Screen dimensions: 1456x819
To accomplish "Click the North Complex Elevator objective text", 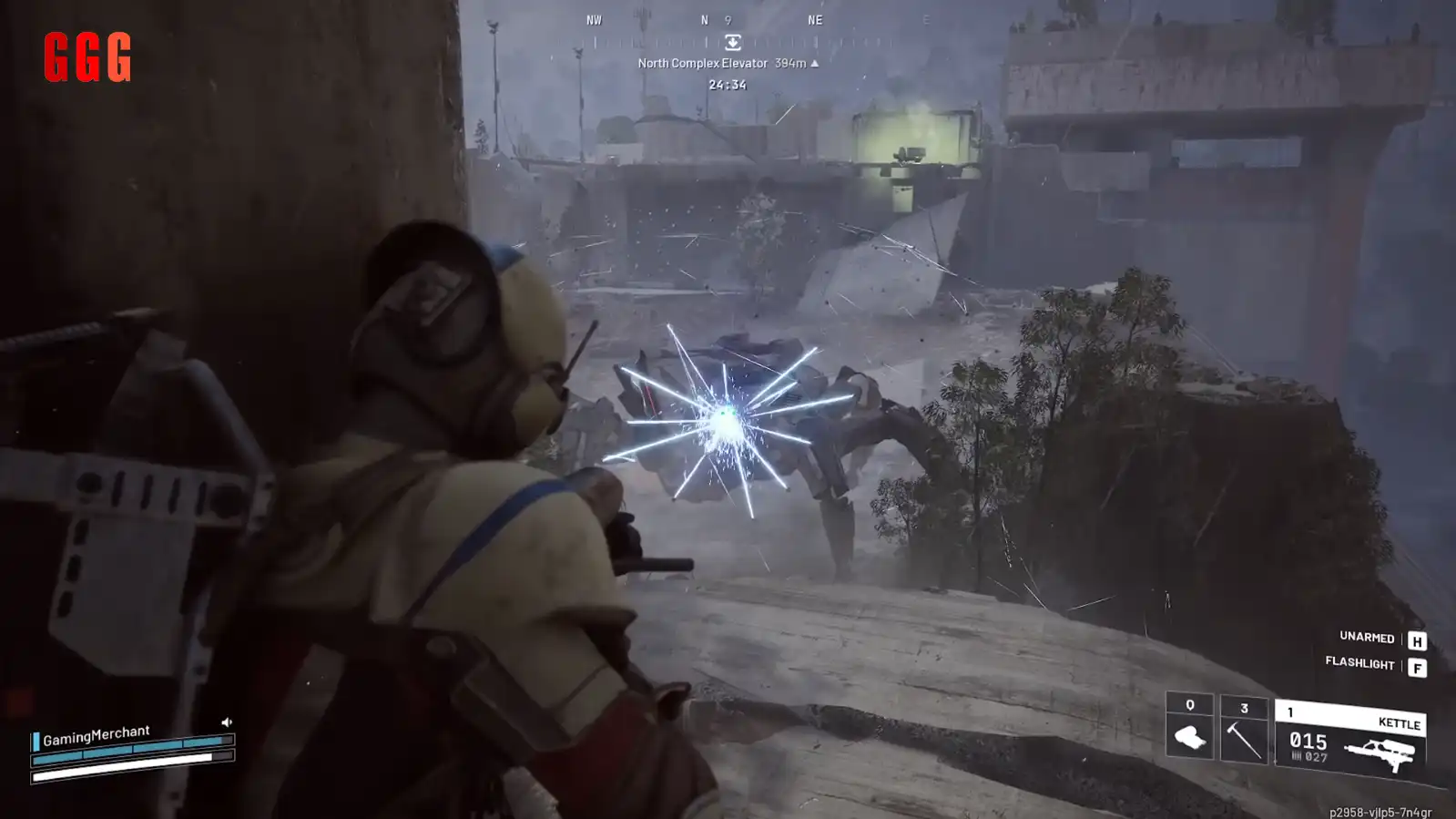I will [x=701, y=65].
